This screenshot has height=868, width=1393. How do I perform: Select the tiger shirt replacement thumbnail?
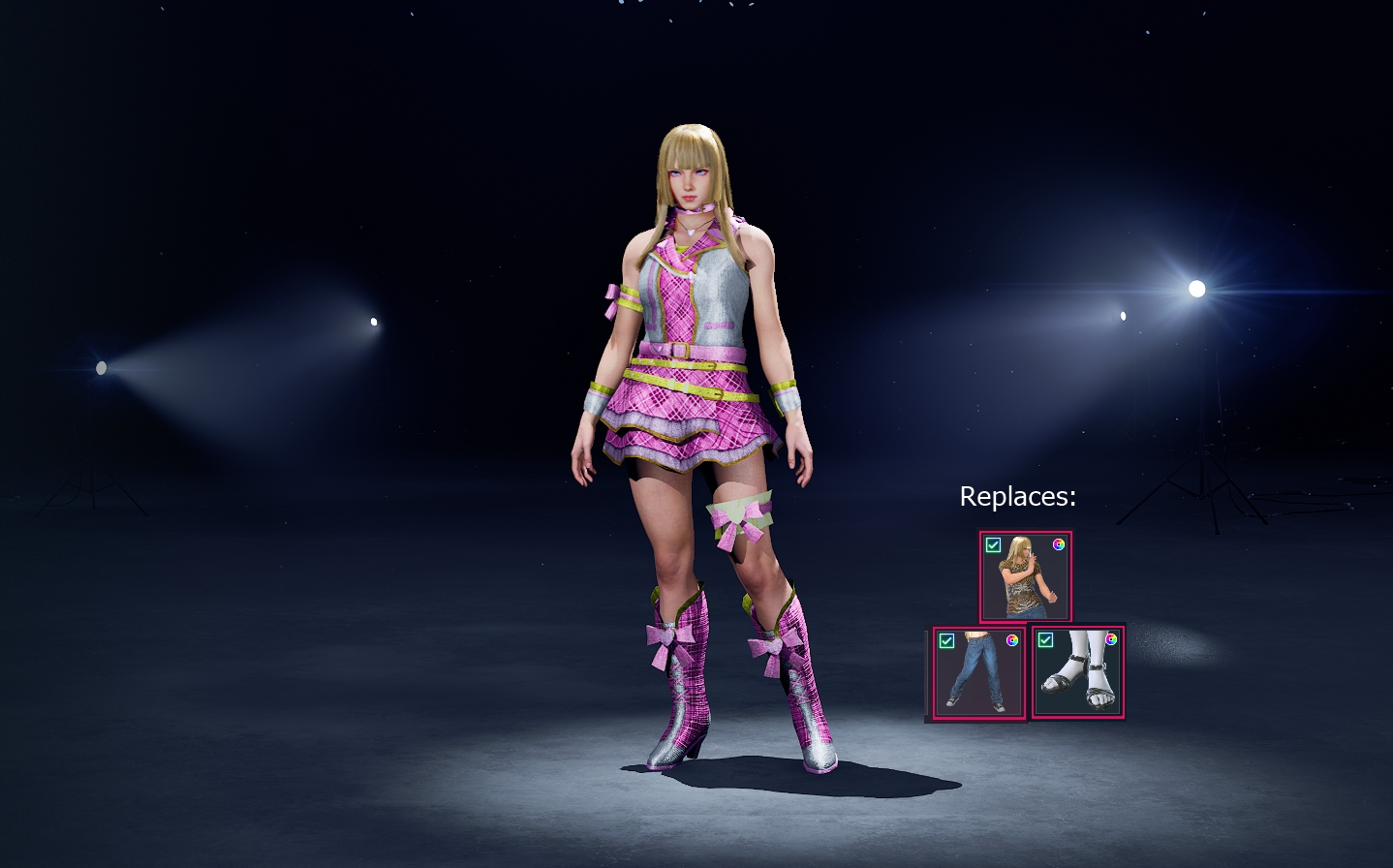point(1025,579)
